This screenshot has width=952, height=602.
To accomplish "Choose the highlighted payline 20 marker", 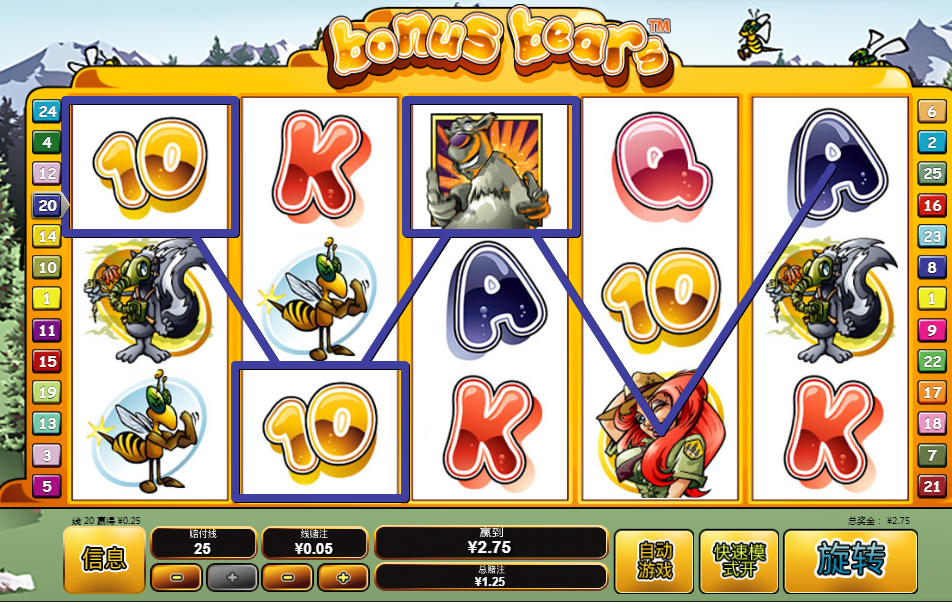I will [47, 206].
